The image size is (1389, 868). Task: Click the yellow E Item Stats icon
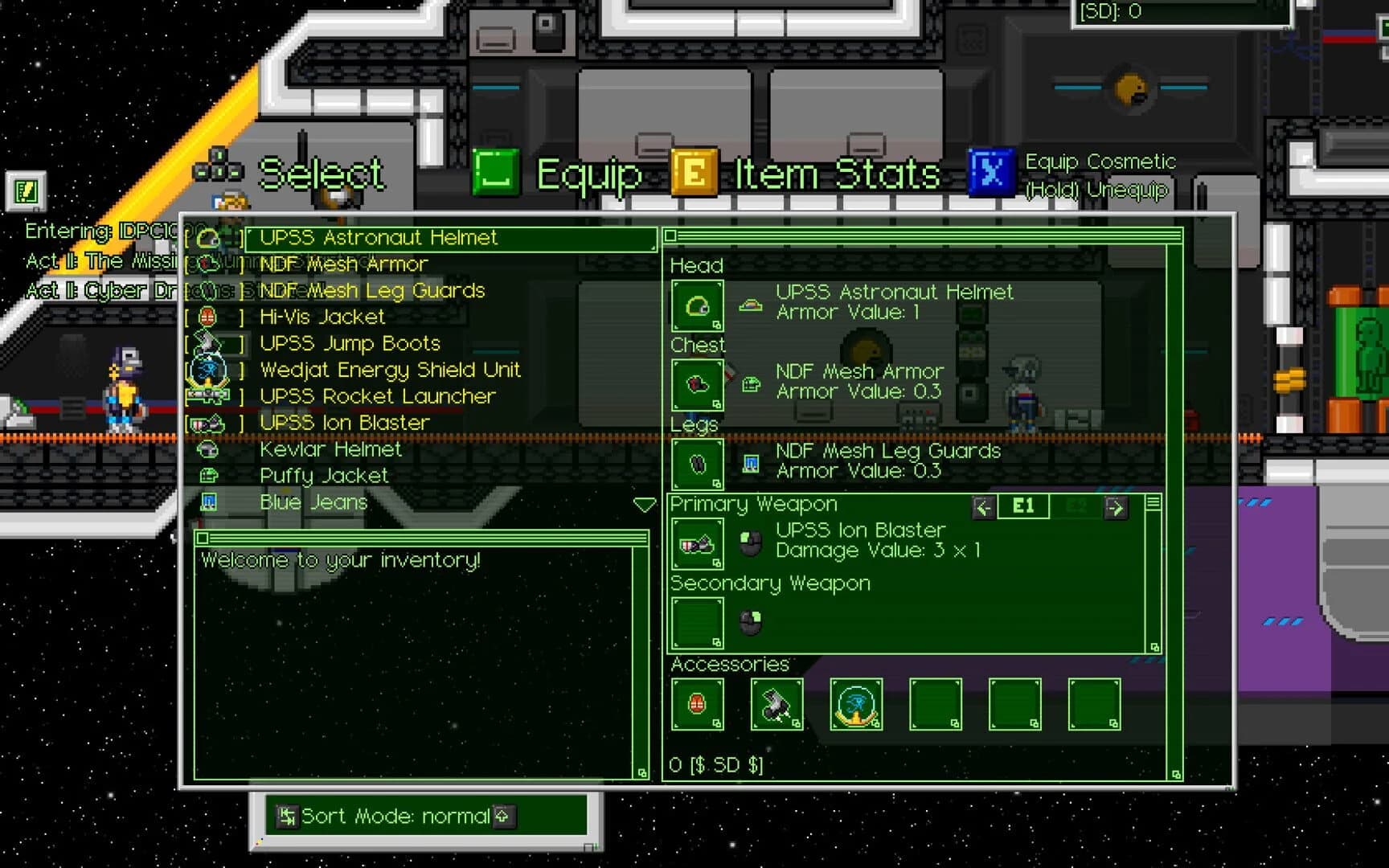pos(695,171)
